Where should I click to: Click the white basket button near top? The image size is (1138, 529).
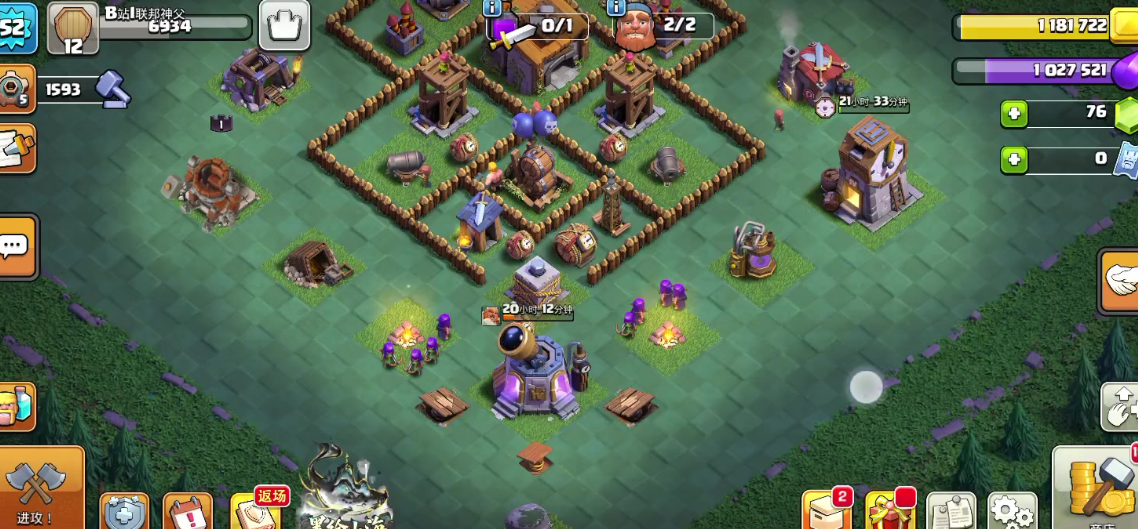click(x=284, y=25)
